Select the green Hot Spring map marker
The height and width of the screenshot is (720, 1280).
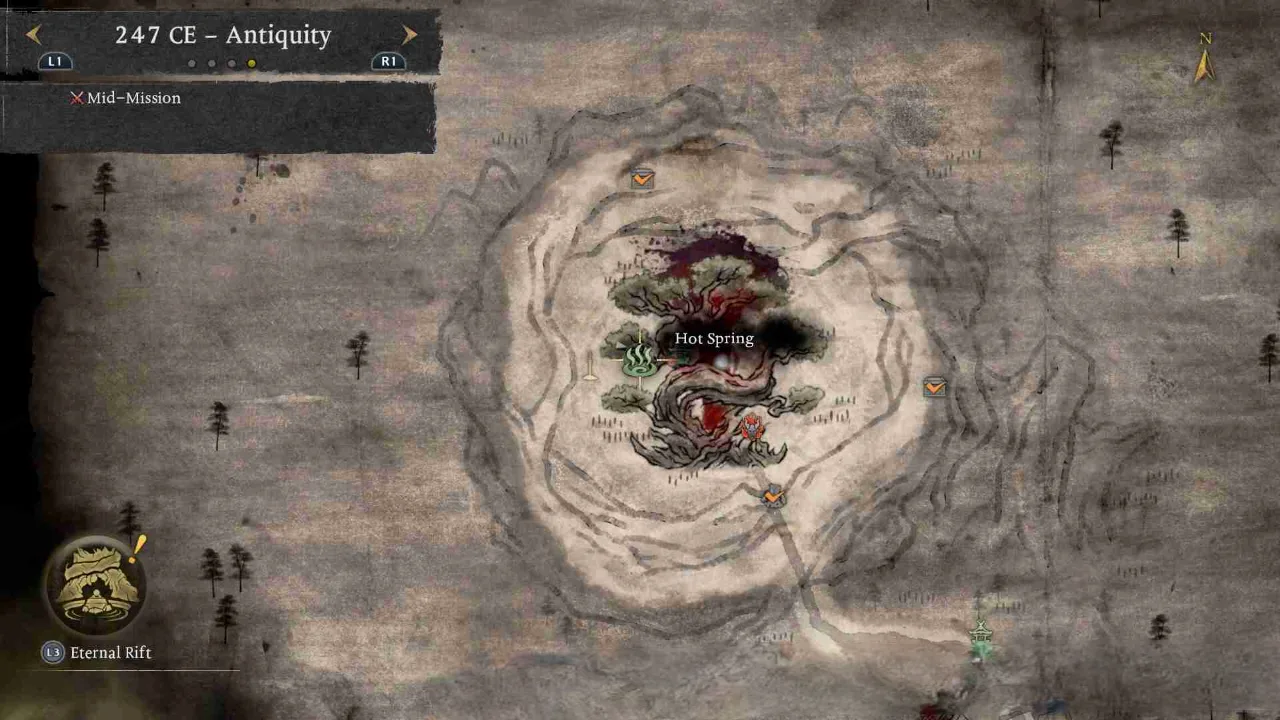tap(638, 359)
